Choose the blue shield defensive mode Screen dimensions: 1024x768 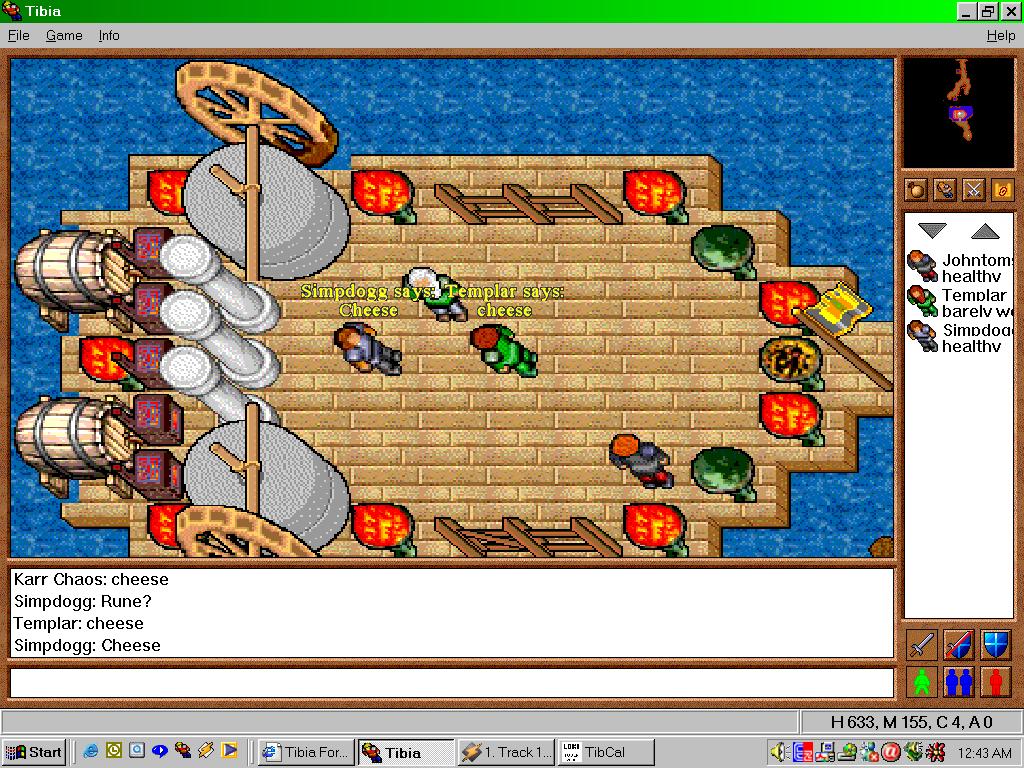(995, 645)
